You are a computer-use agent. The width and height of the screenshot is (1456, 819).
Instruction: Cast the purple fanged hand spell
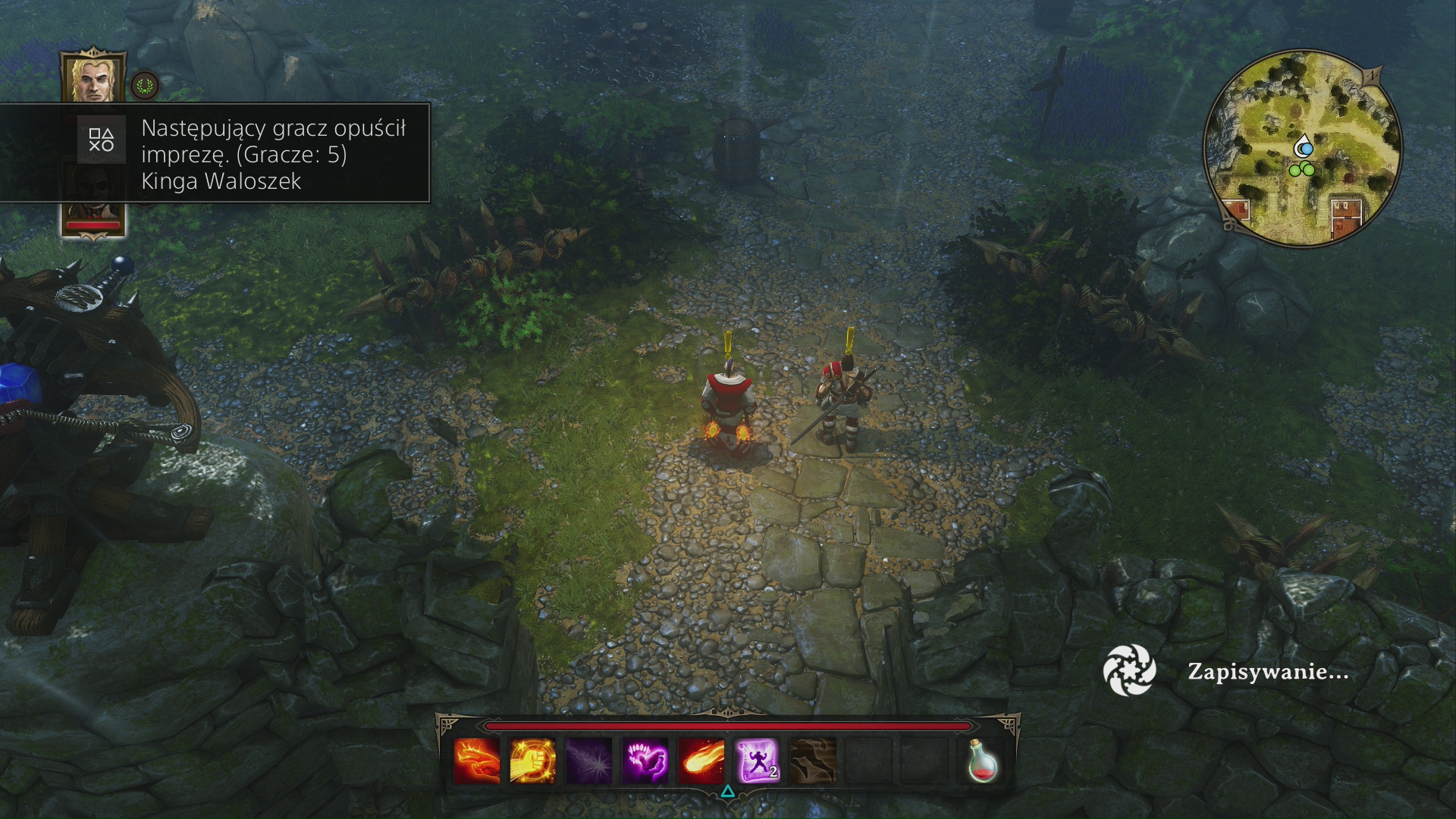(x=645, y=761)
